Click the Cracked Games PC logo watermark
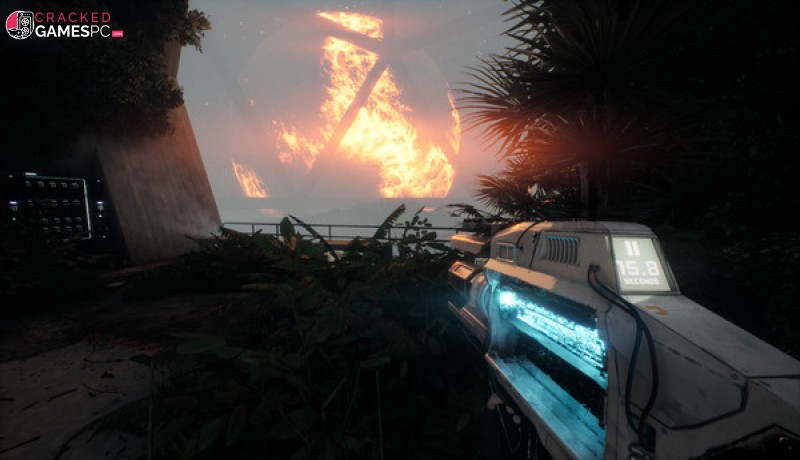Screen dimensions: 800x460 coord(64,25)
